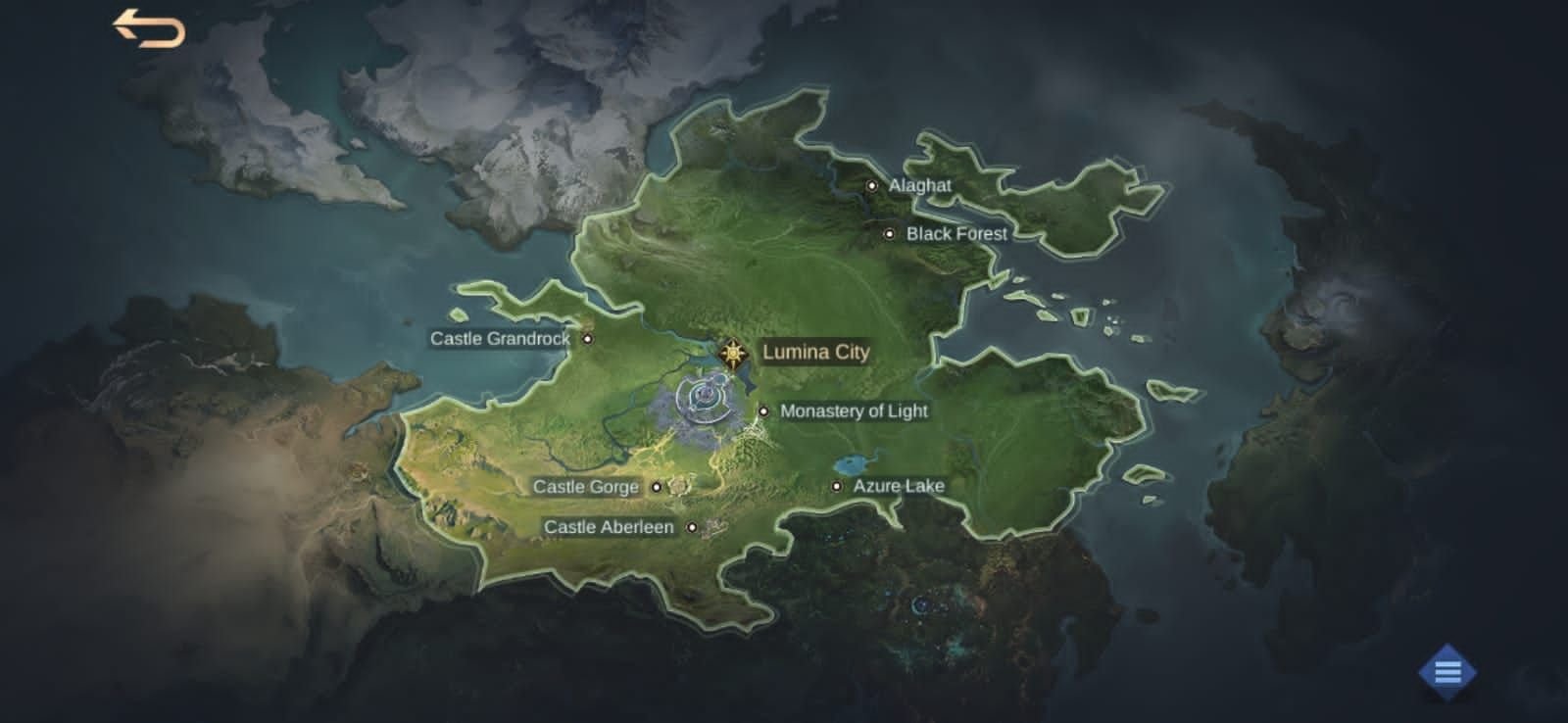Select the Lumina City sun emblem icon
Screen dimensions: 1568x723
(731, 353)
